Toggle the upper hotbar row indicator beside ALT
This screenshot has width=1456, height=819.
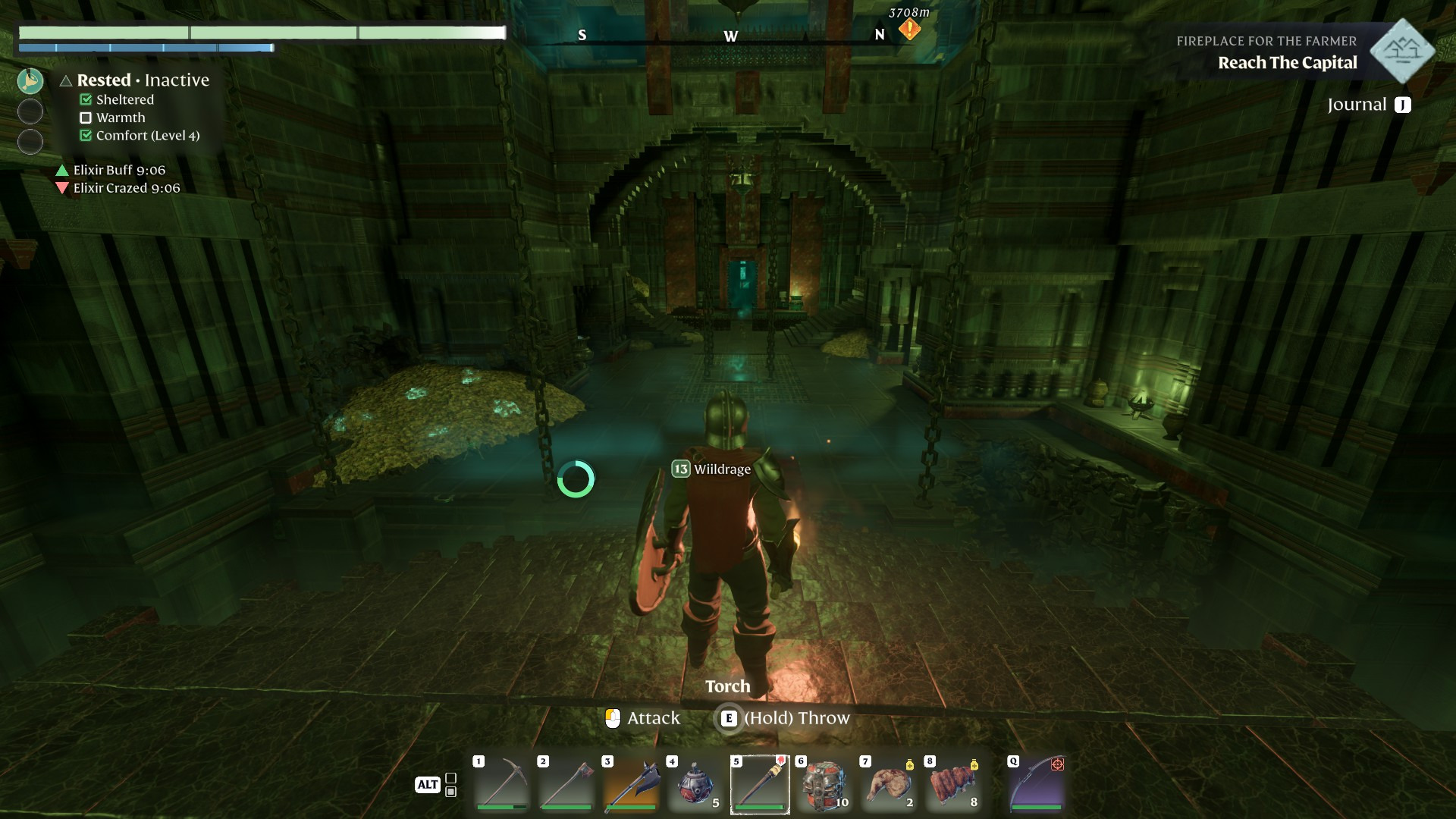click(x=451, y=778)
